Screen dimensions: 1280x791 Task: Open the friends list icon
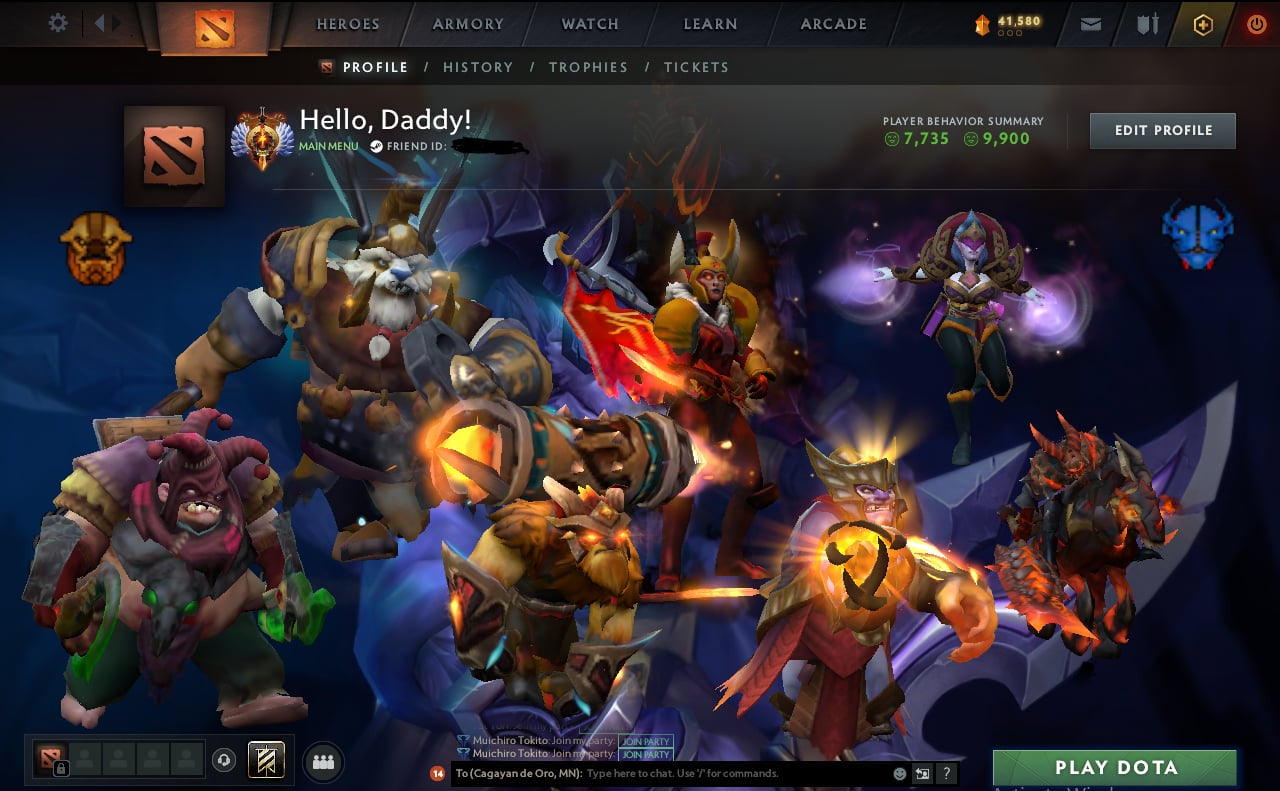point(322,760)
